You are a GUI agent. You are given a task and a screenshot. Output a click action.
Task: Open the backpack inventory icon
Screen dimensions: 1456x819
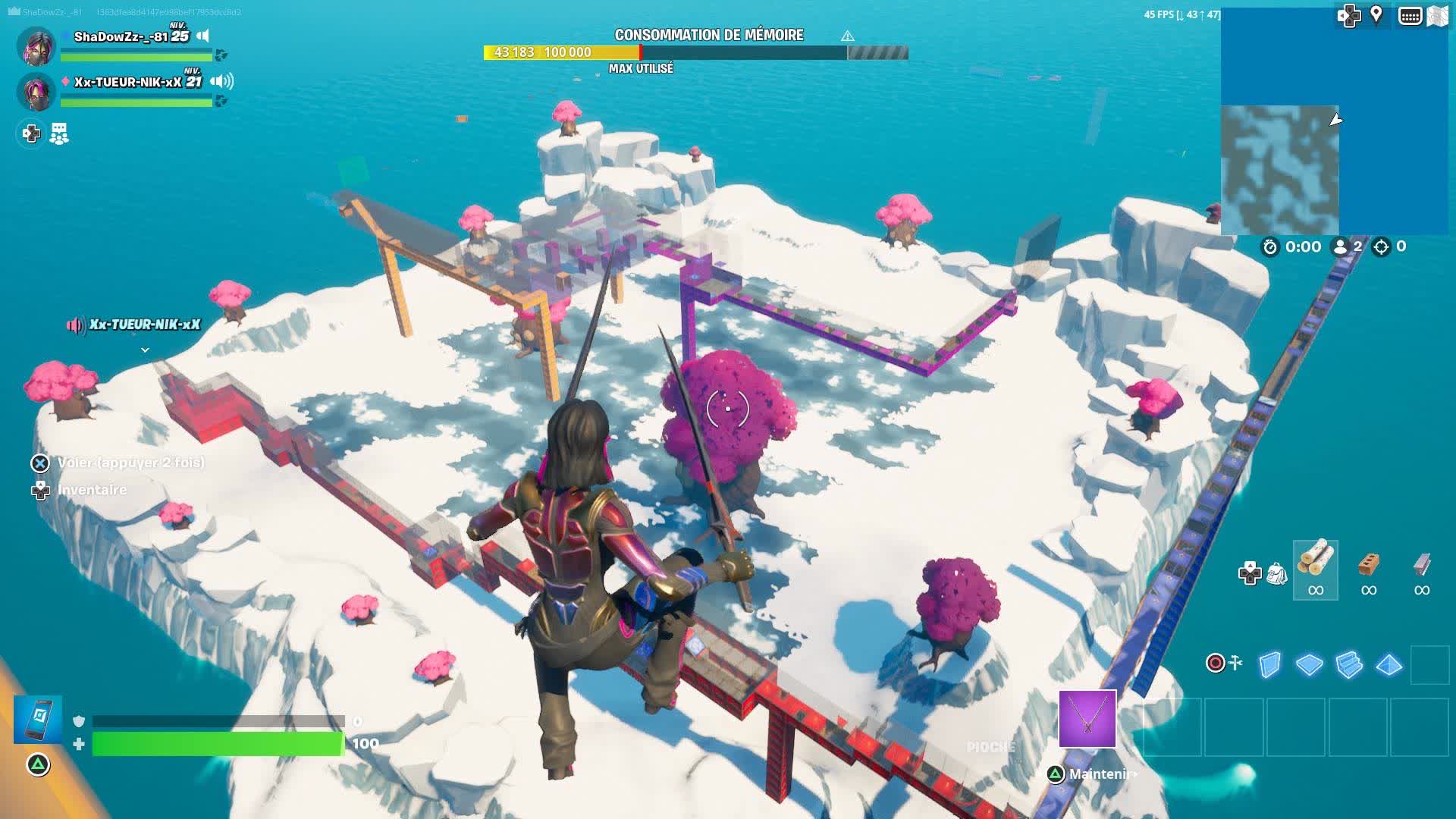tap(1277, 573)
